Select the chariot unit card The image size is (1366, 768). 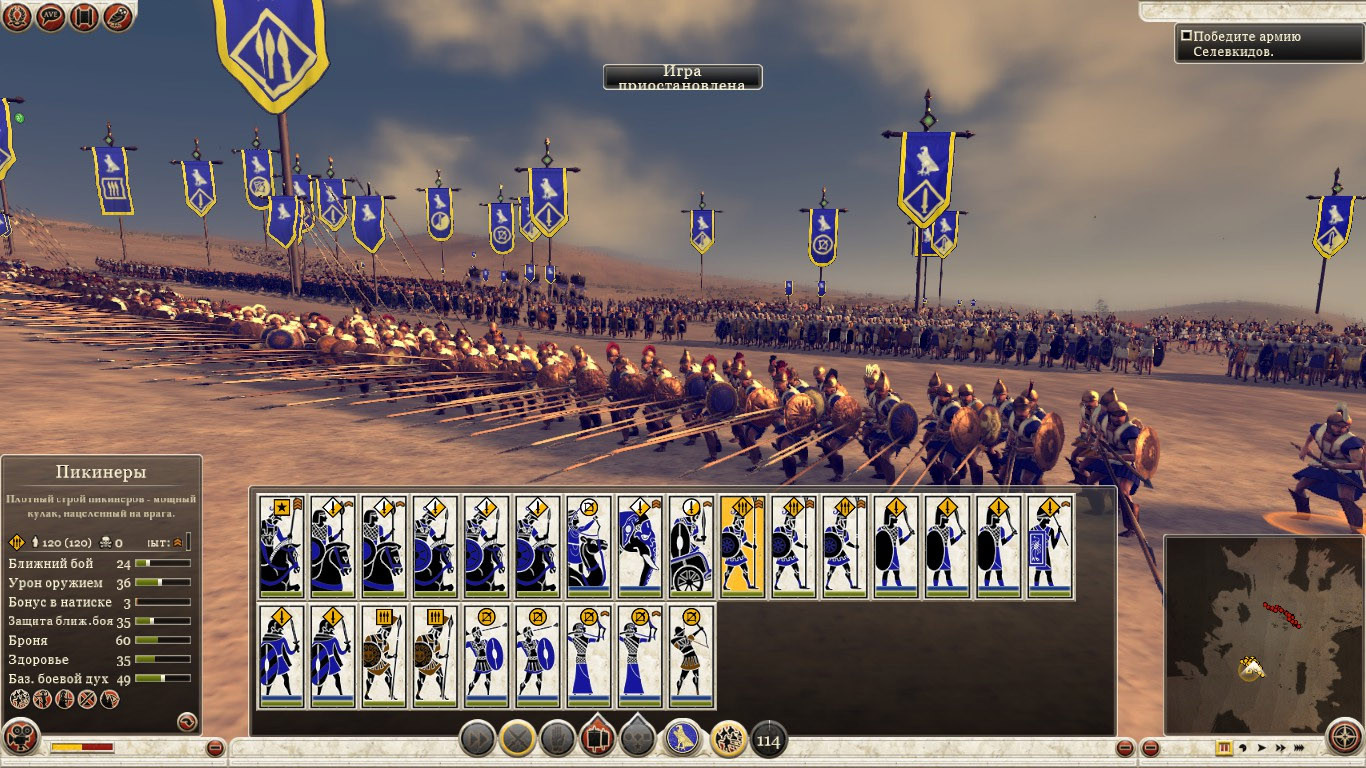692,546
